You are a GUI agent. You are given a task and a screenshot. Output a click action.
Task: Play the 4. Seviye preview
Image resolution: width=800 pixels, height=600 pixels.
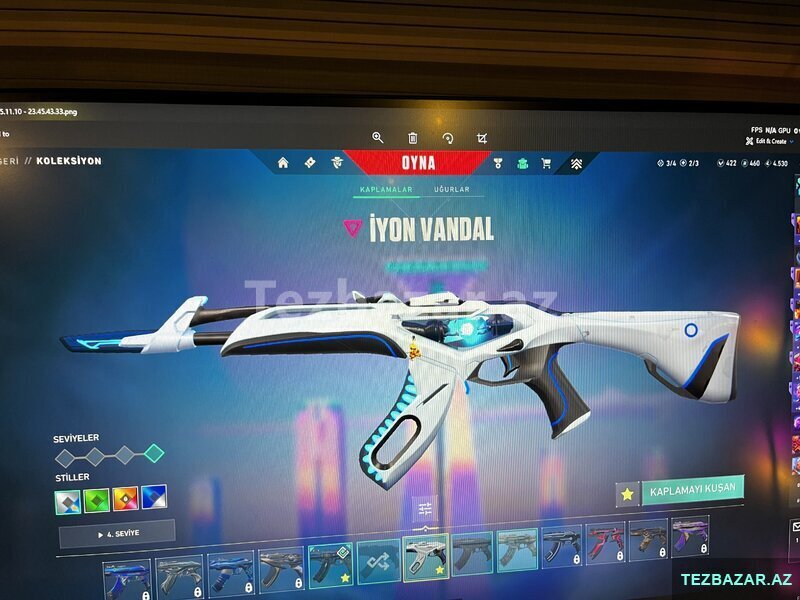116,533
